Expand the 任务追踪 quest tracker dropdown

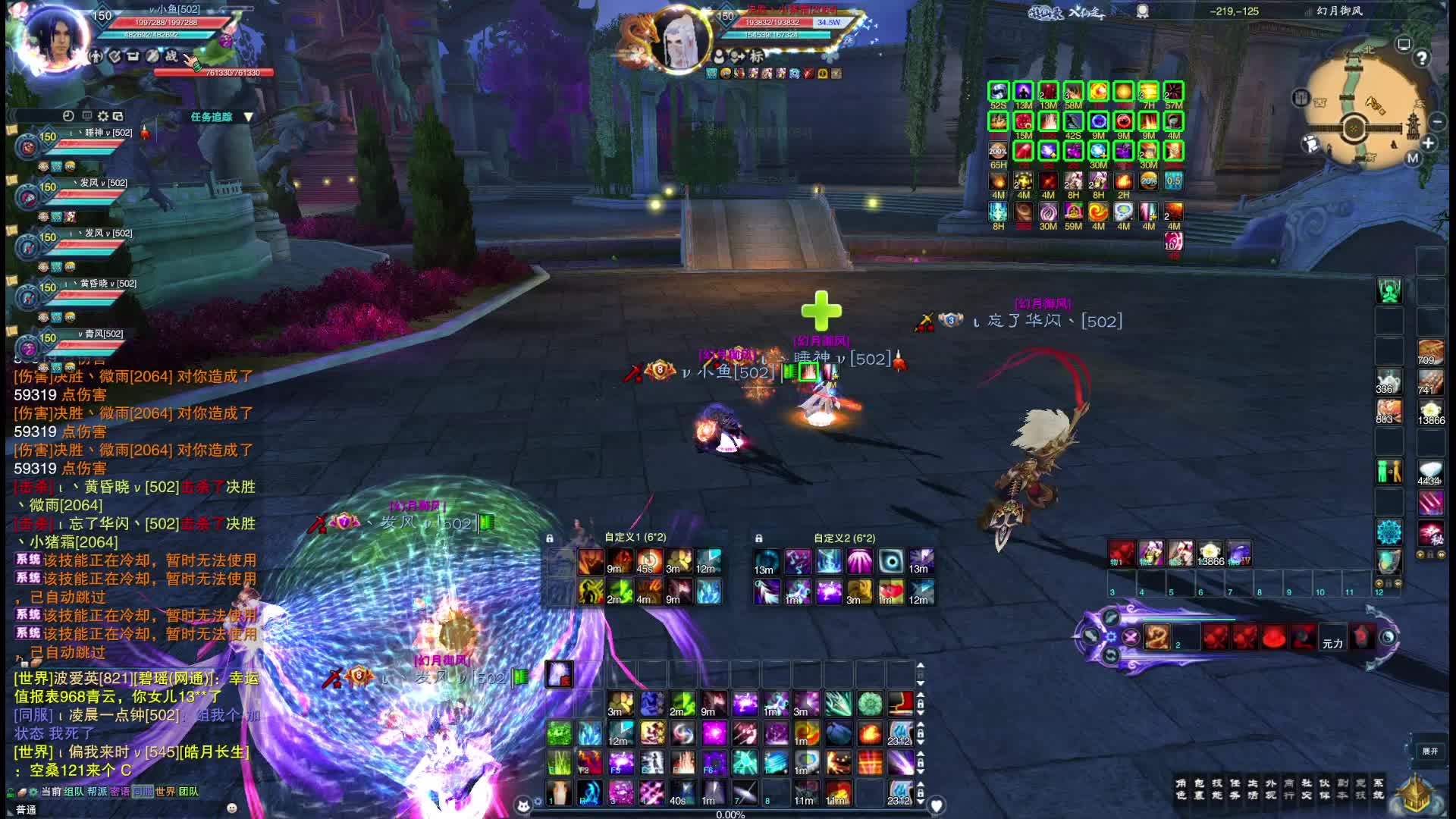[x=248, y=117]
